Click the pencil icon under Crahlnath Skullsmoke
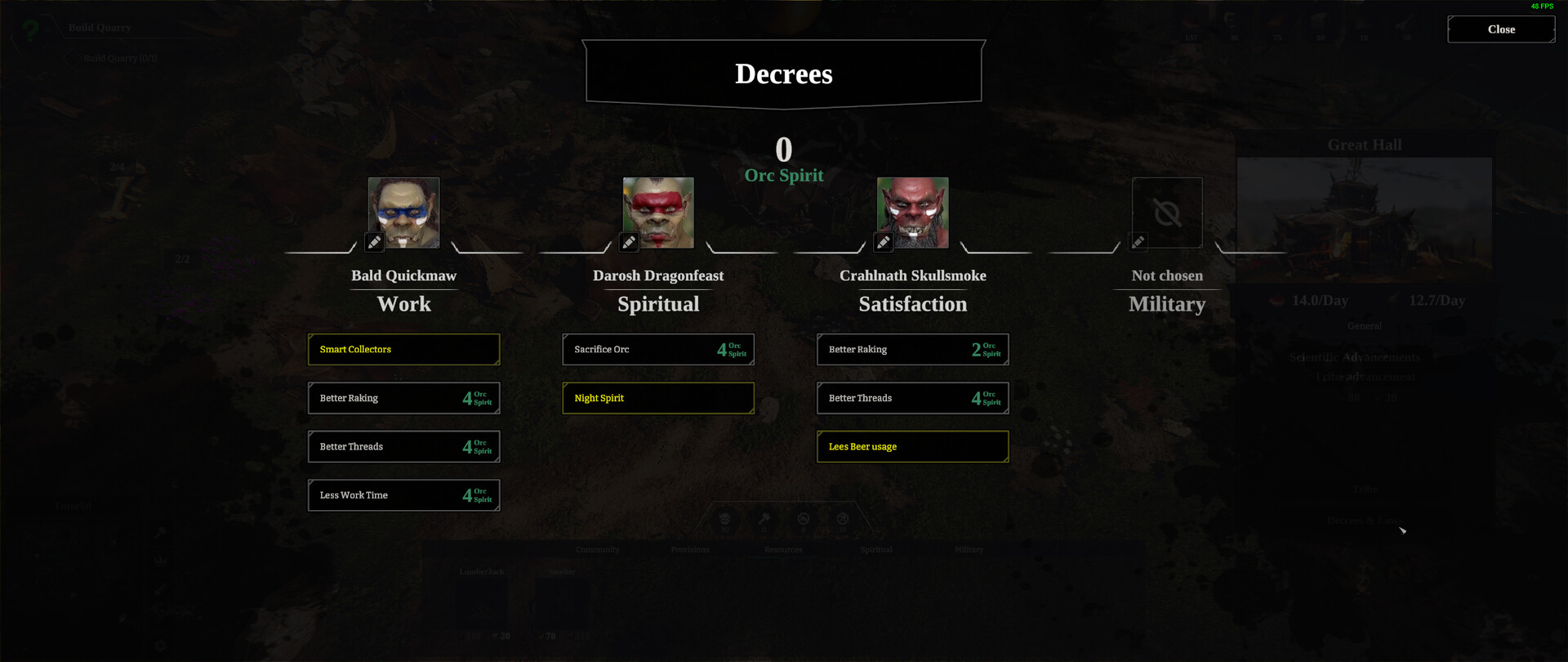Screen dimensions: 1568x662 [x=884, y=242]
